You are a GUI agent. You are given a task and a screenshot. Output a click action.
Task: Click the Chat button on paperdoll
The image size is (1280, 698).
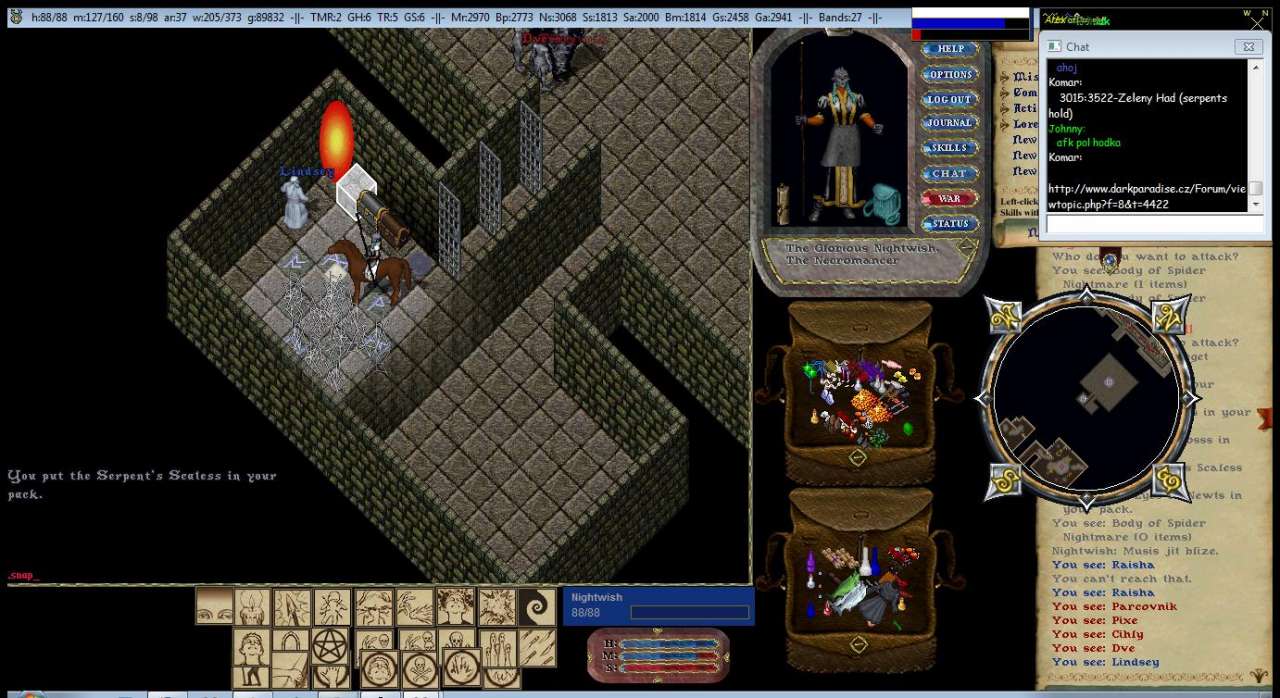click(x=949, y=173)
